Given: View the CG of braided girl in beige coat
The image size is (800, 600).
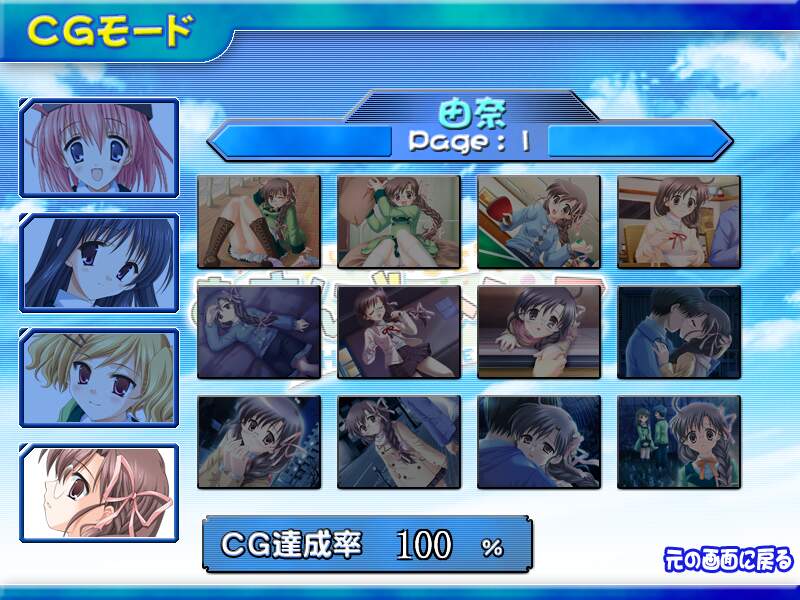Looking at the screenshot, I should (x=399, y=442).
